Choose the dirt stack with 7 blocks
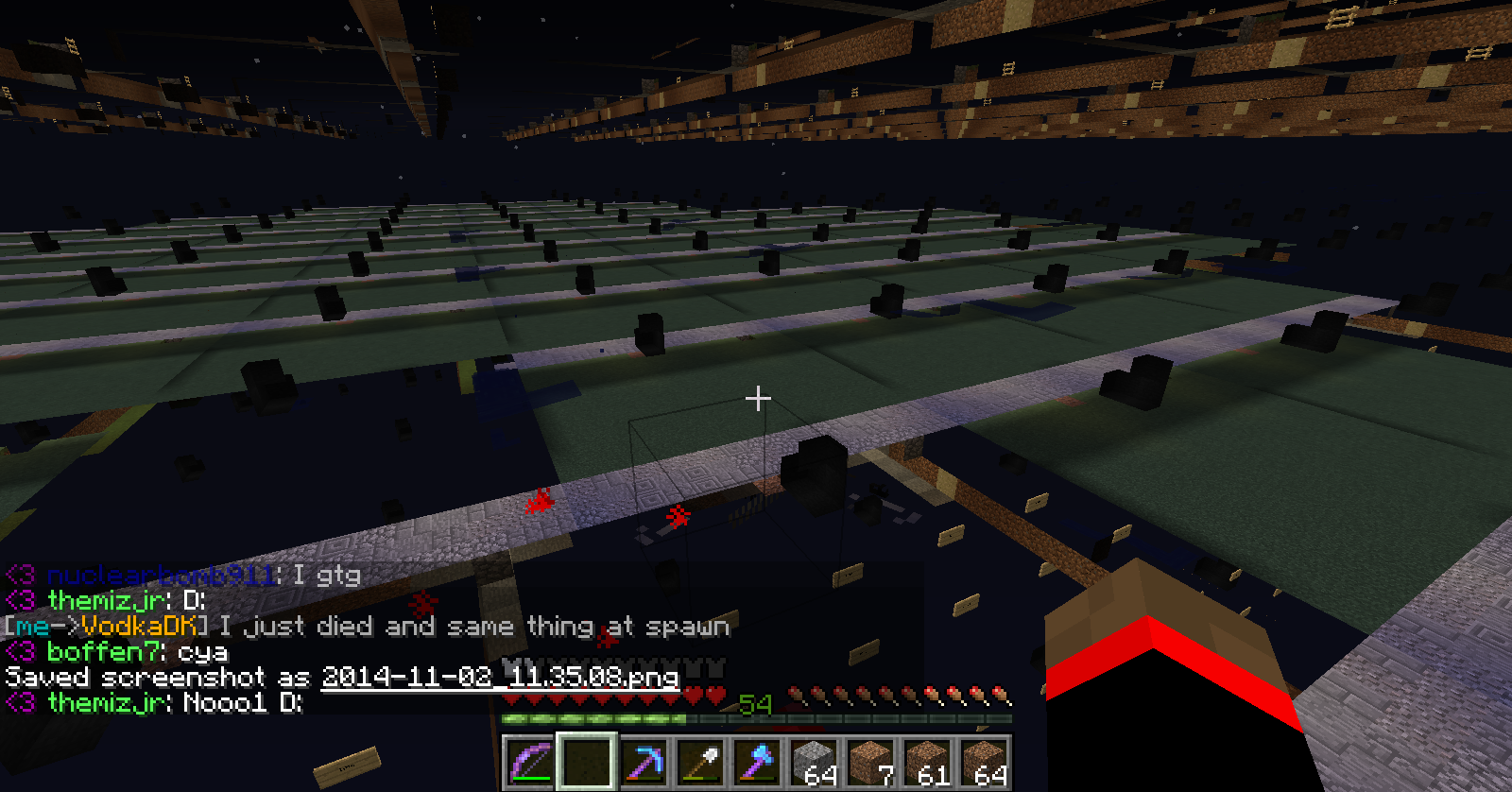This screenshot has width=1512, height=792. (870, 762)
